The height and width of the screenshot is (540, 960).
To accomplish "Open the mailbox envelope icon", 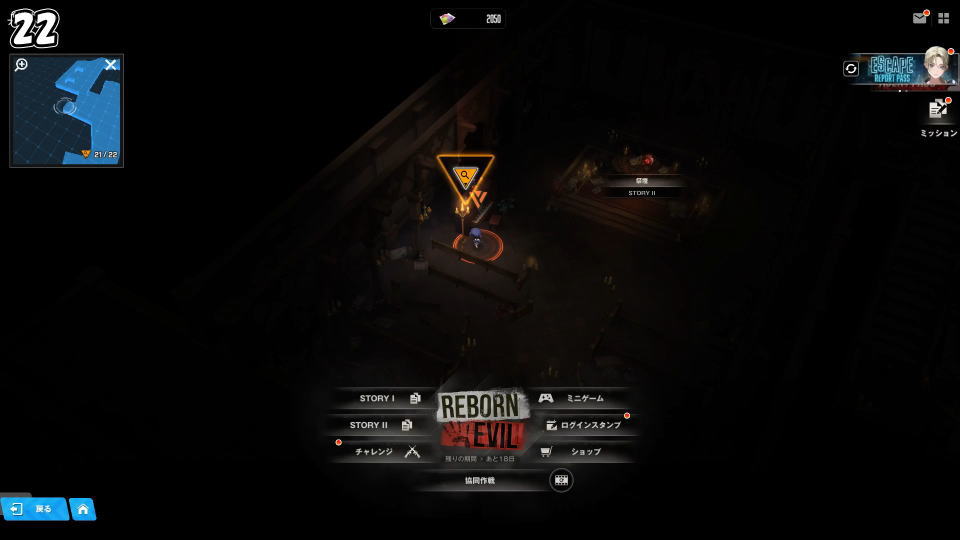I will [x=920, y=18].
